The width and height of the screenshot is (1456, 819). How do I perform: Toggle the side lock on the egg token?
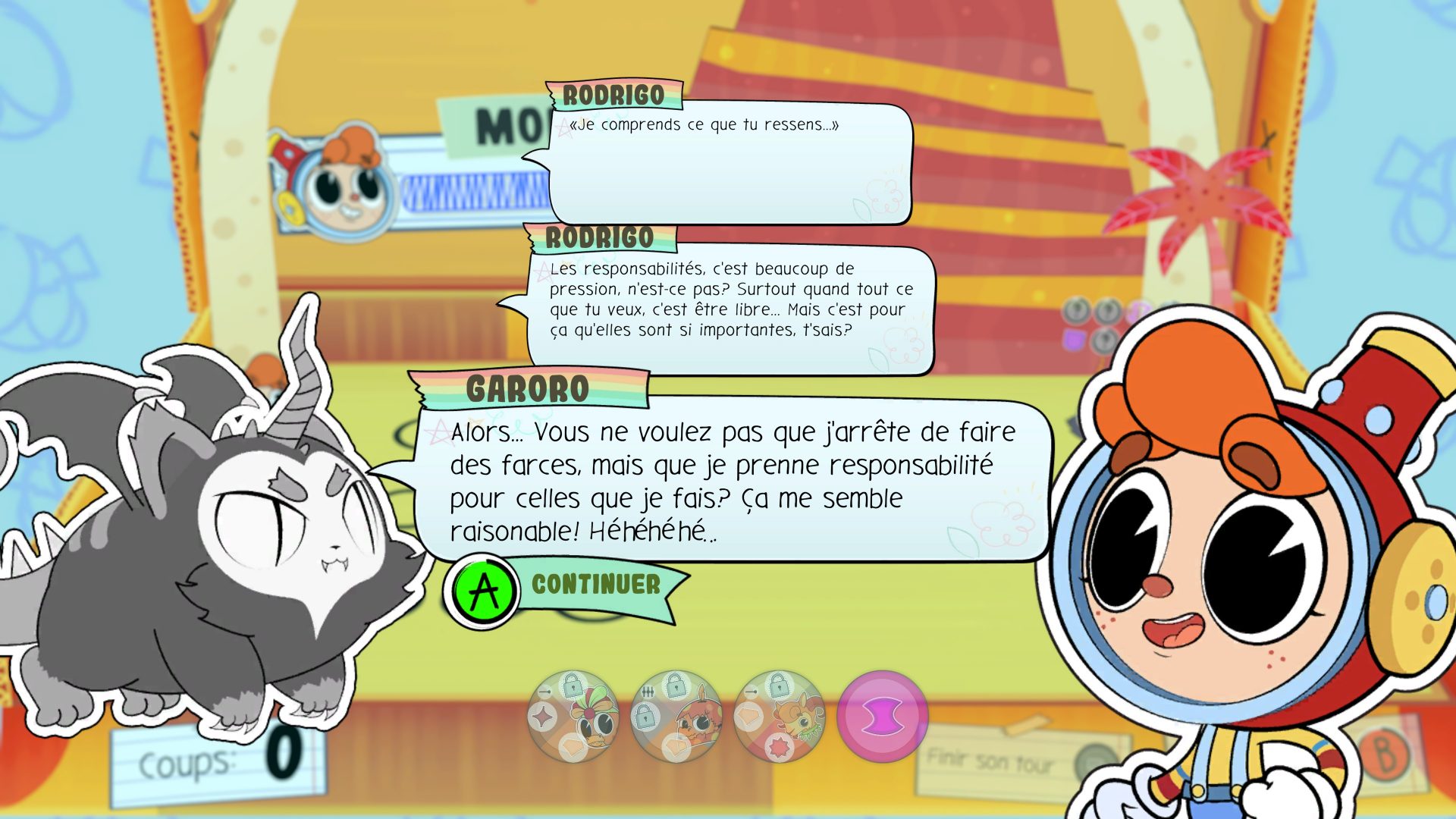click(645, 717)
